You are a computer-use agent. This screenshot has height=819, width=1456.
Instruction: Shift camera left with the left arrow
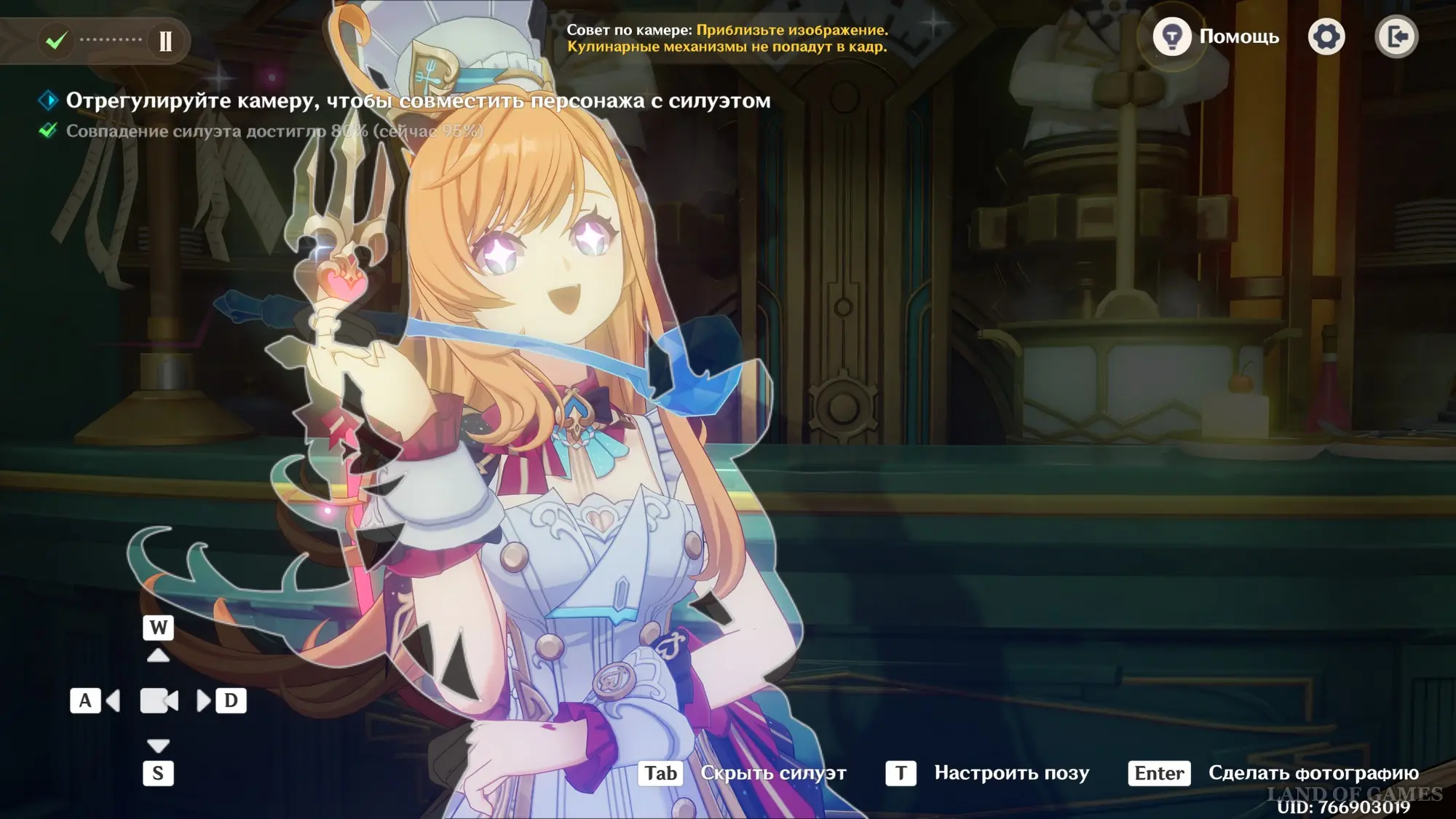pyautogui.click(x=113, y=701)
